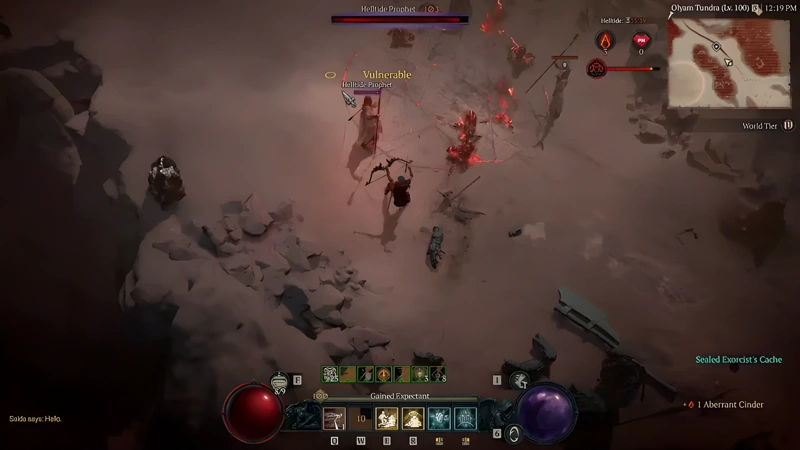
Task: Click the red gem counter icon
Action: tap(640, 41)
